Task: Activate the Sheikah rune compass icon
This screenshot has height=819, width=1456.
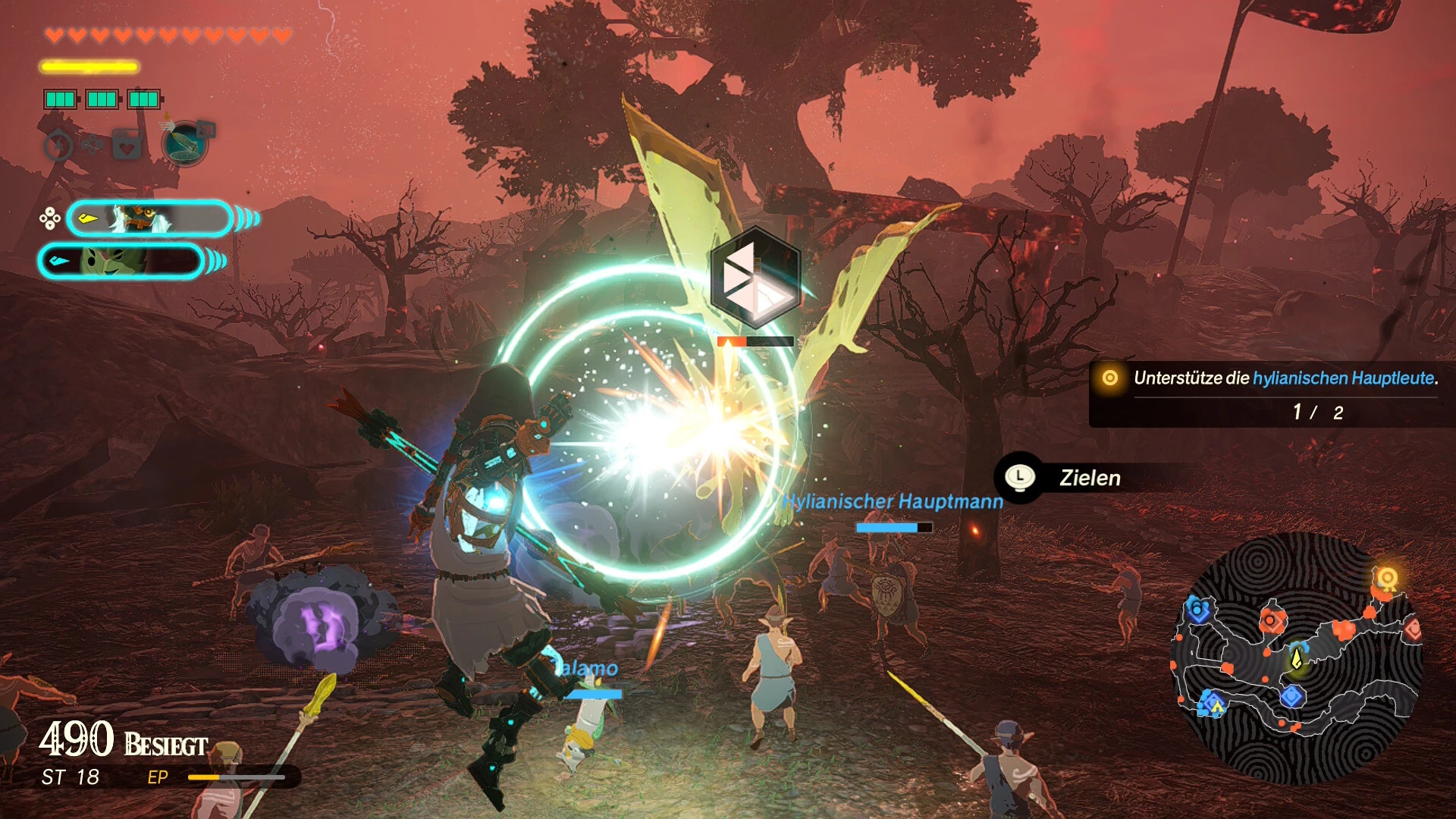Action: click(x=59, y=145)
